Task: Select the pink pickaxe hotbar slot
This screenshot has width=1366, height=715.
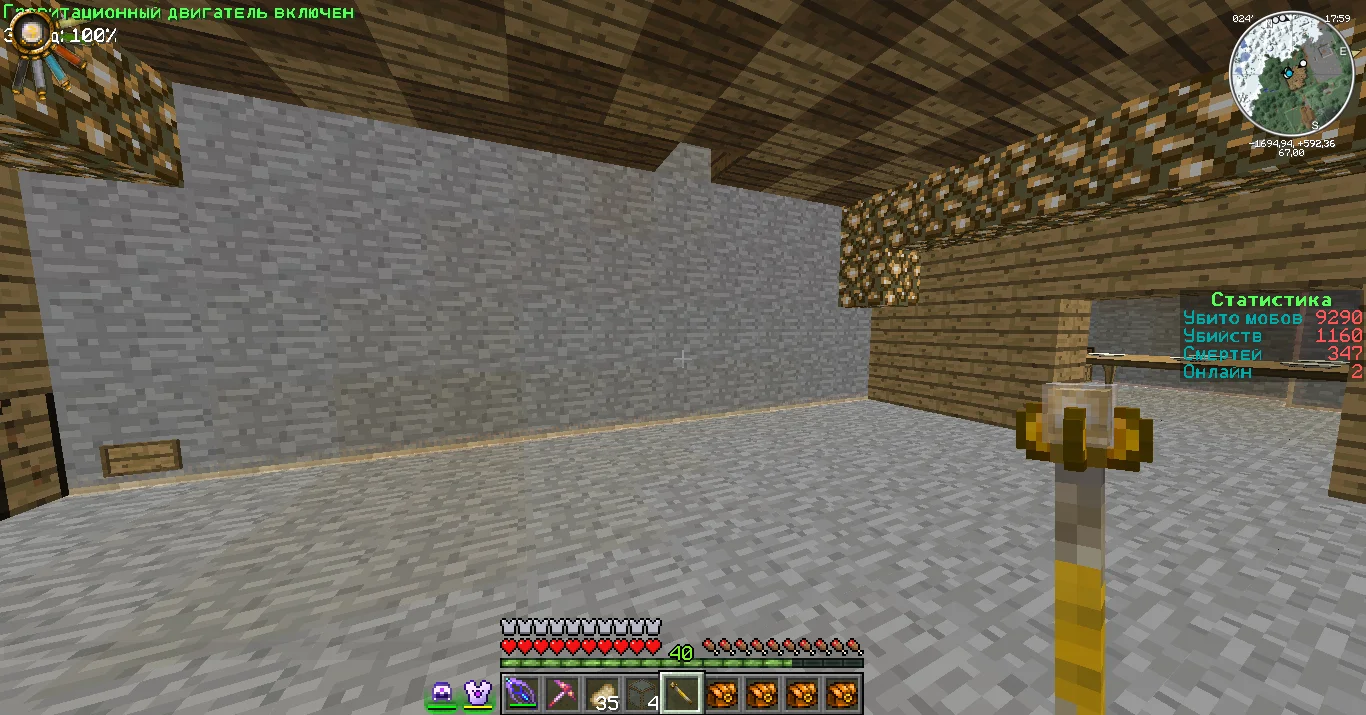Action: tap(561, 692)
